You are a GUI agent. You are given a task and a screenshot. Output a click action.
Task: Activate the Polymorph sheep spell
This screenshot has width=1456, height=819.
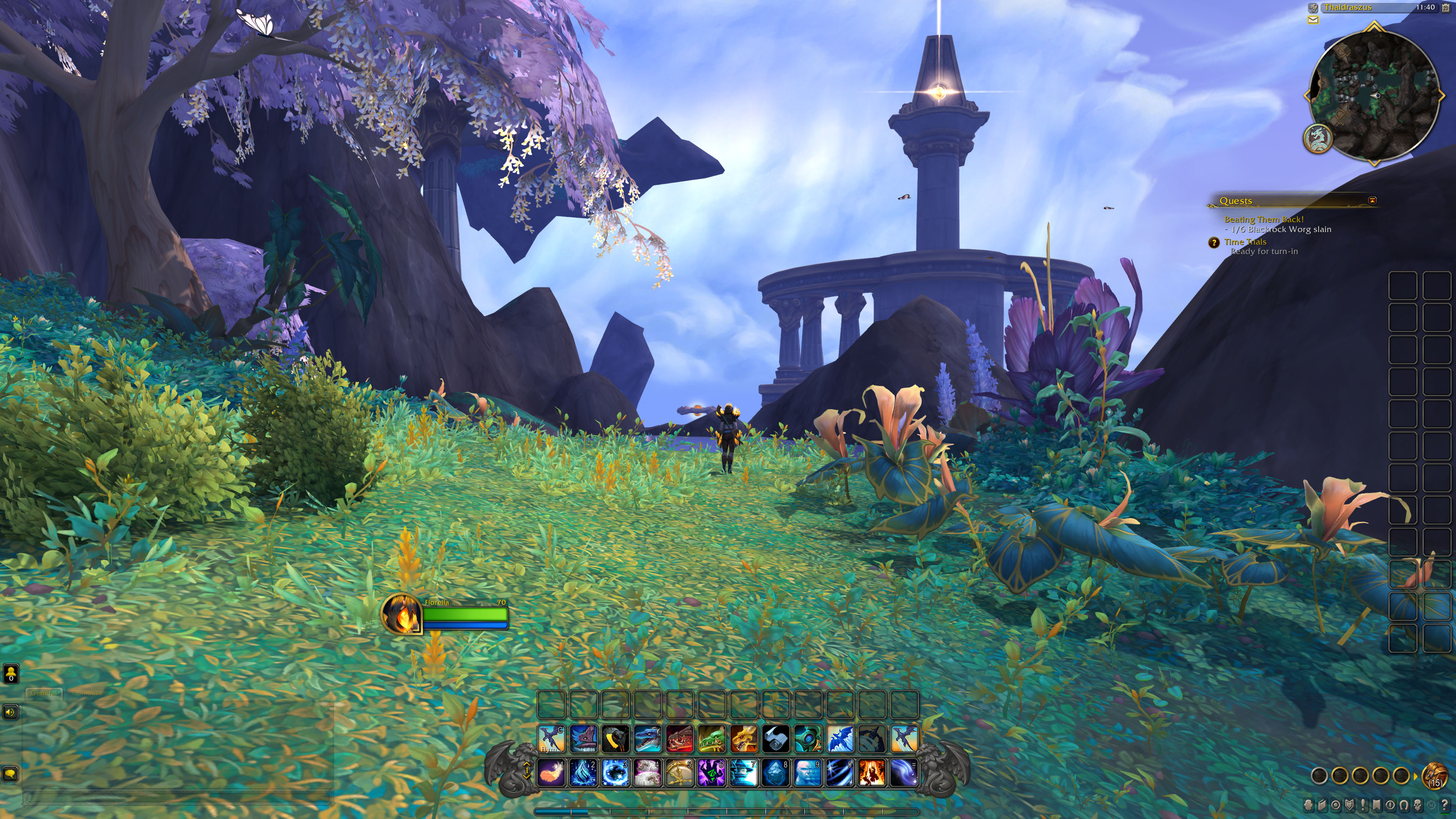[647, 773]
